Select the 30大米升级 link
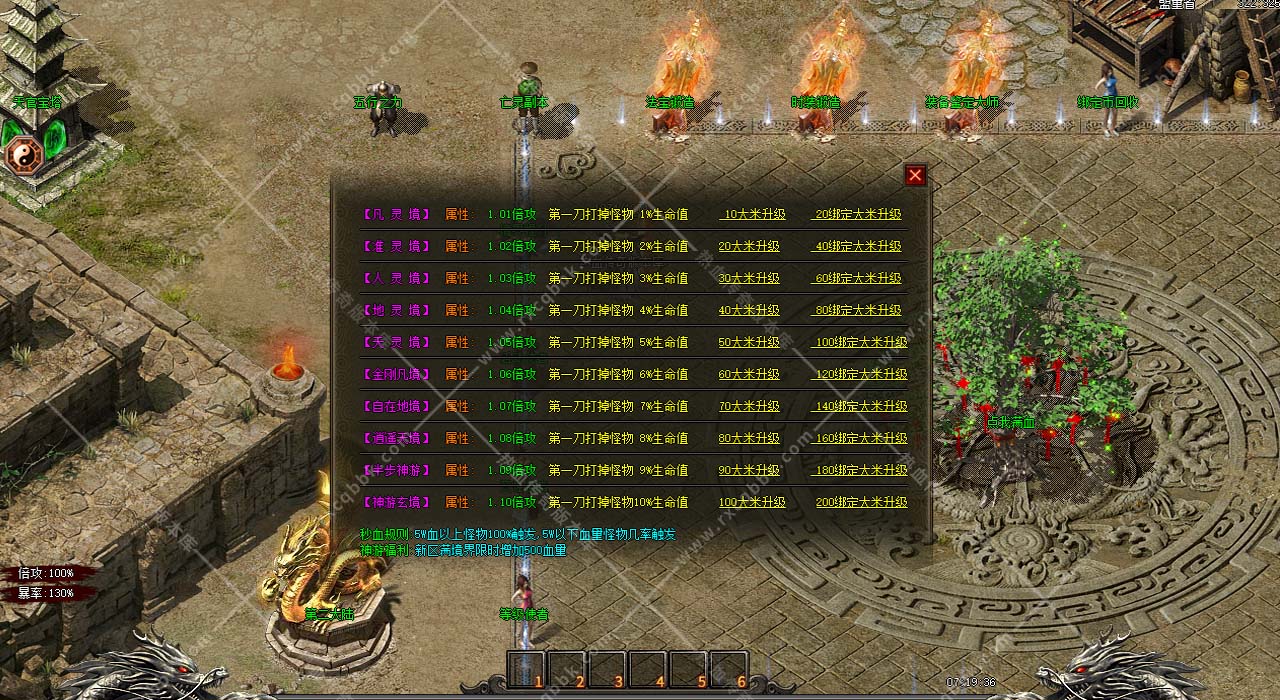 coord(749,278)
